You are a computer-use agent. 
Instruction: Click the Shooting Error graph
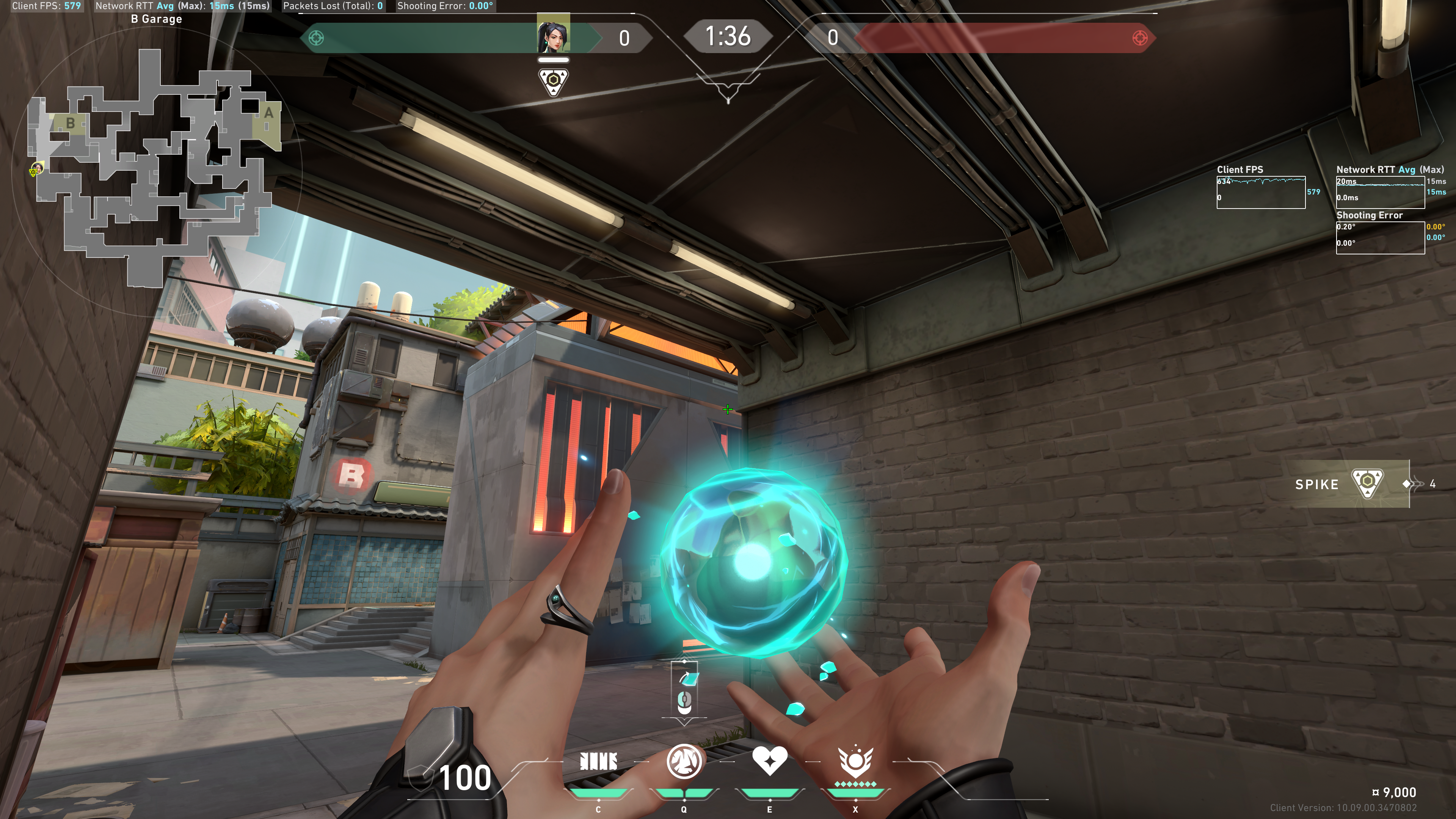point(1380,237)
